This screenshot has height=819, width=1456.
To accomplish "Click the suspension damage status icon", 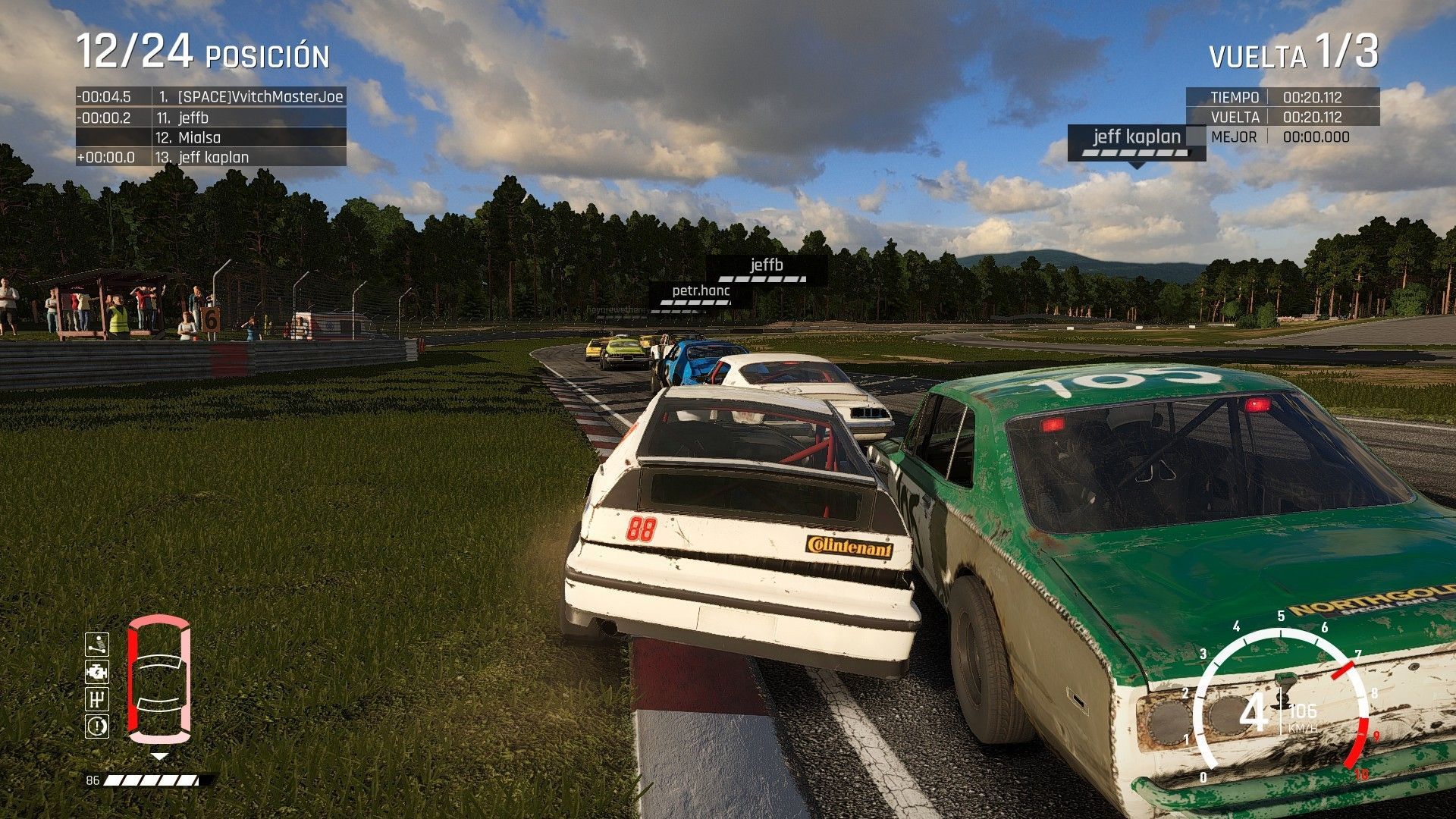I will click(97, 645).
